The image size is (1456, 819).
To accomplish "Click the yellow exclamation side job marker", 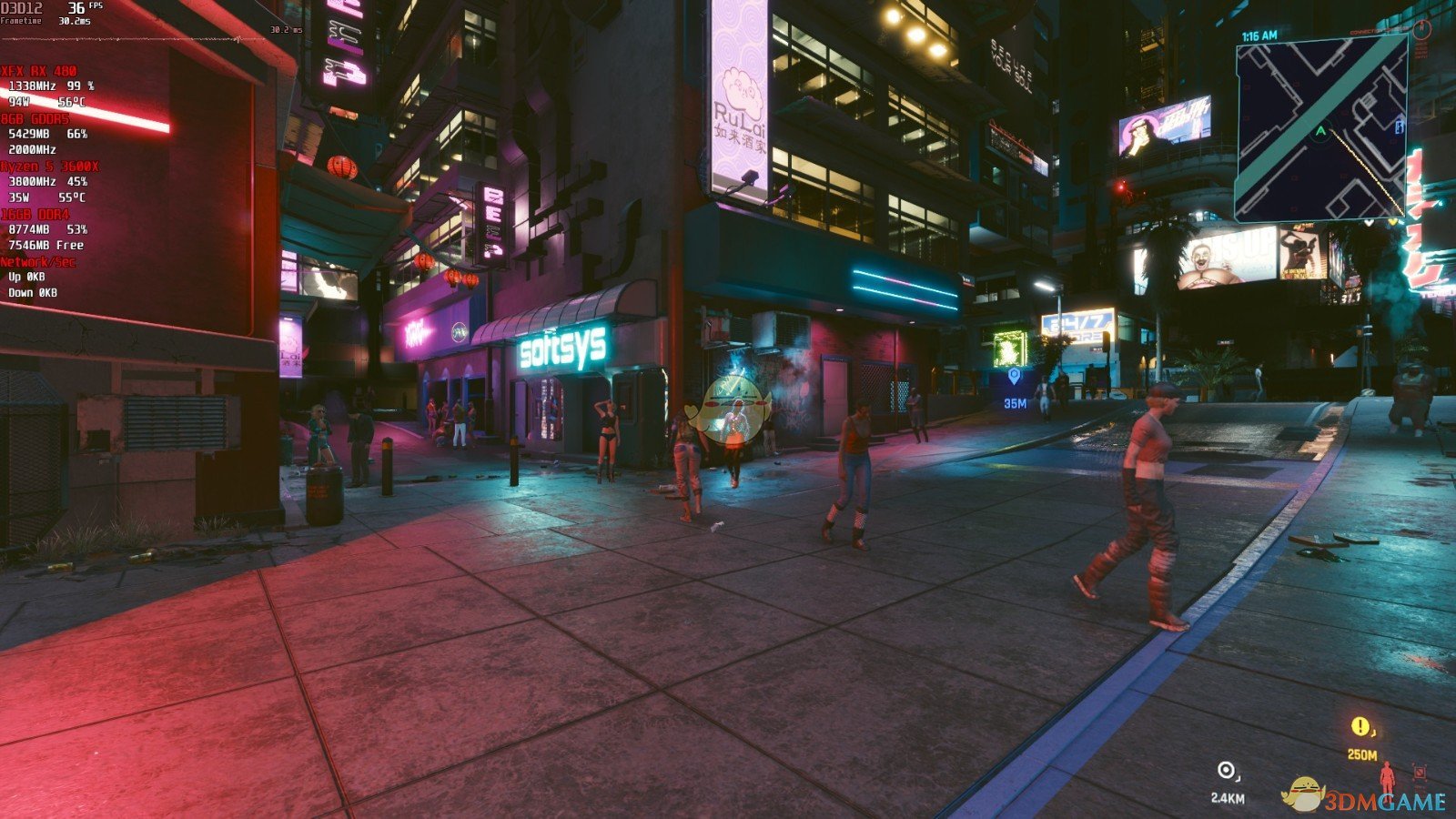I will pos(1360,725).
